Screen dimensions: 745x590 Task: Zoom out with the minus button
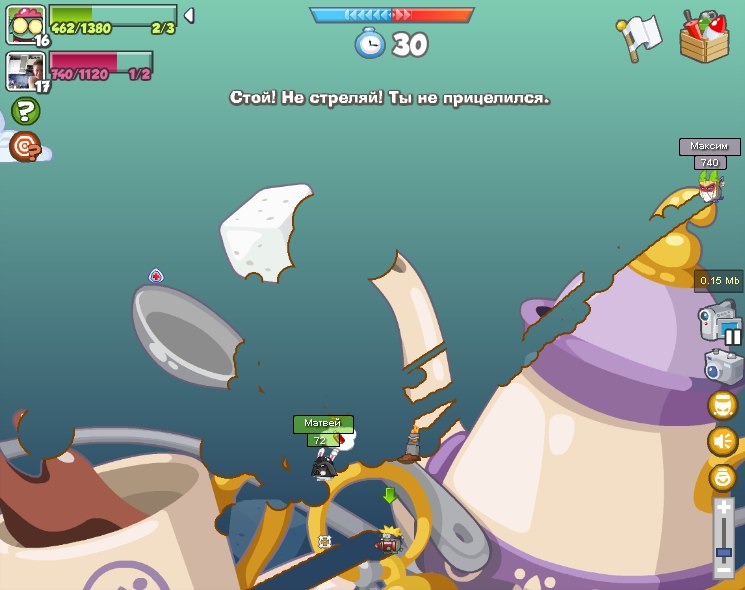[724, 570]
